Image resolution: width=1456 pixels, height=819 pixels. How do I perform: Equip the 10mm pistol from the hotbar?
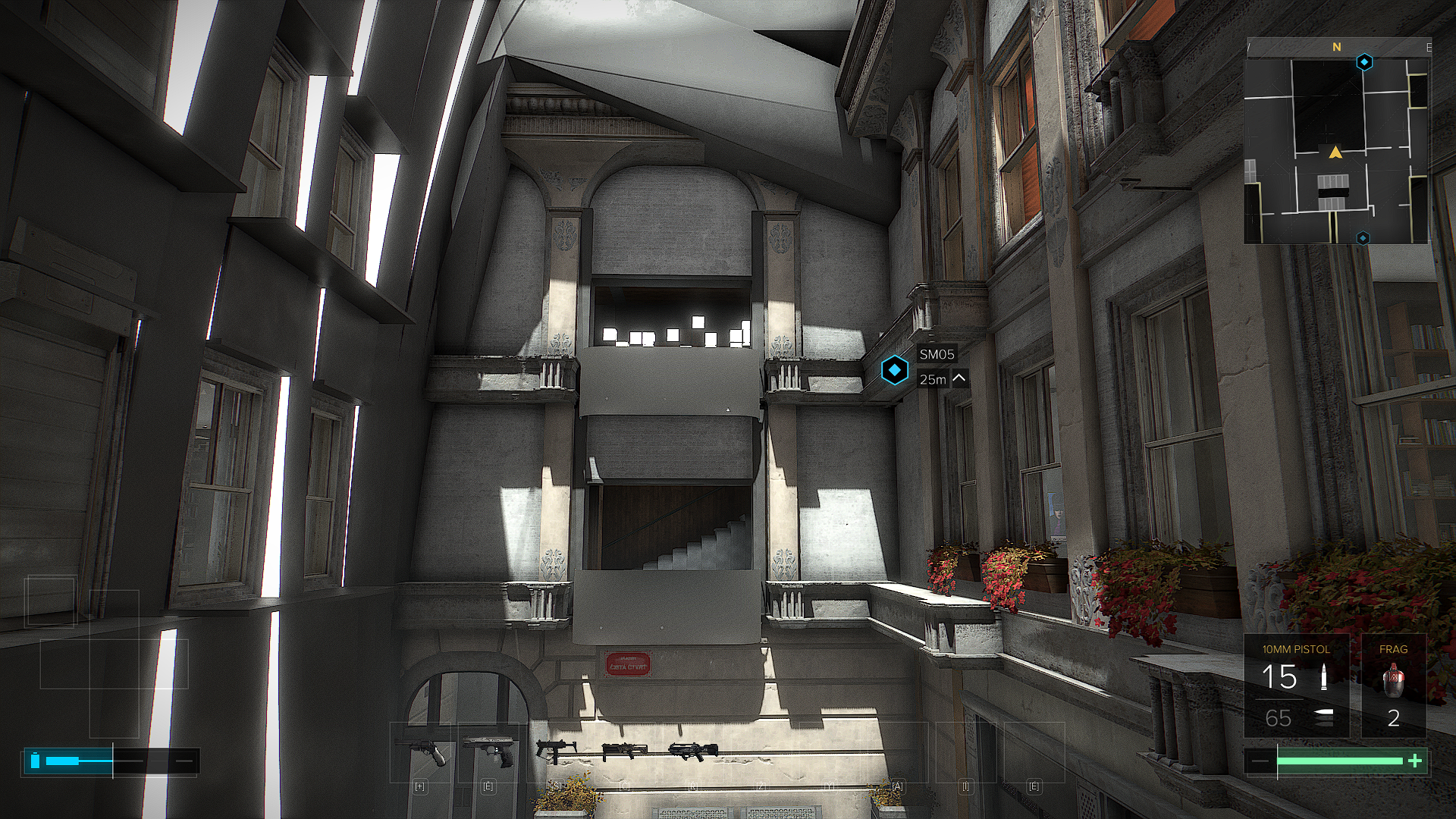[488, 751]
